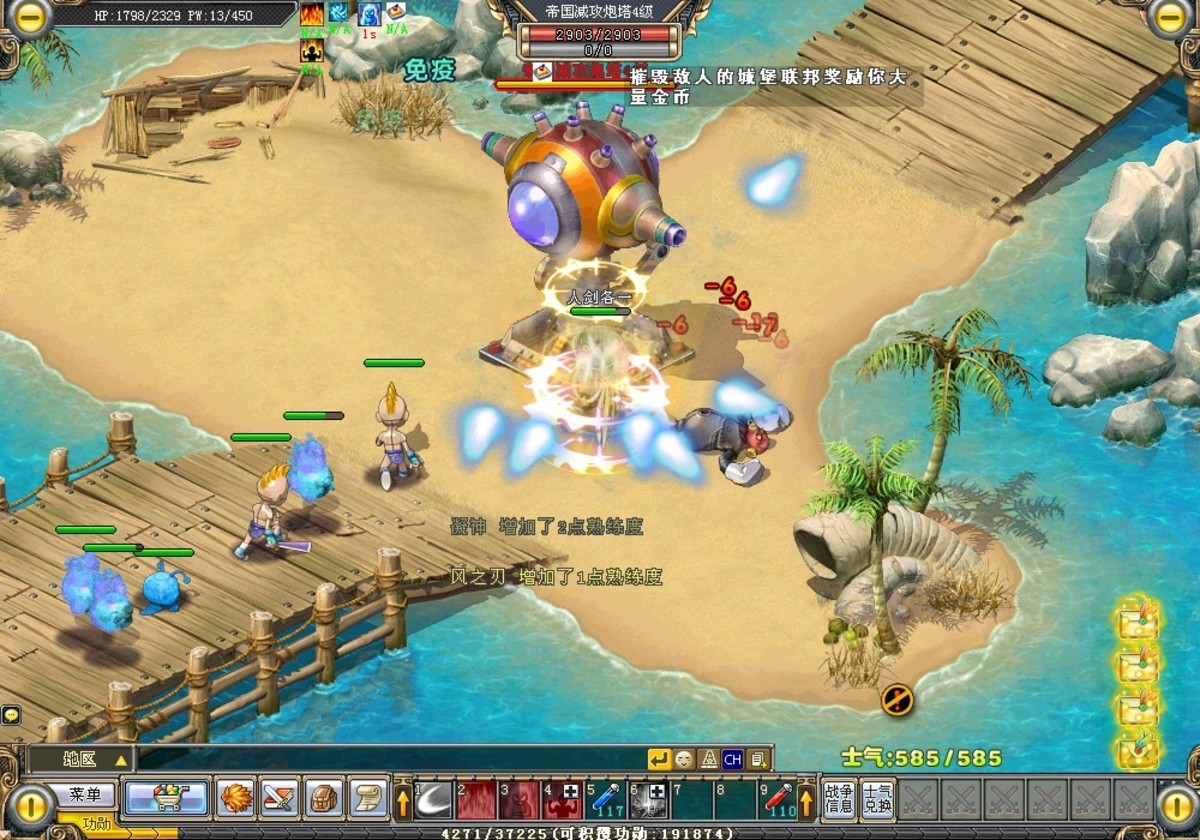Screen dimensions: 1200x840
Task: Click the round minus button at top-left
Action: pos(30,17)
